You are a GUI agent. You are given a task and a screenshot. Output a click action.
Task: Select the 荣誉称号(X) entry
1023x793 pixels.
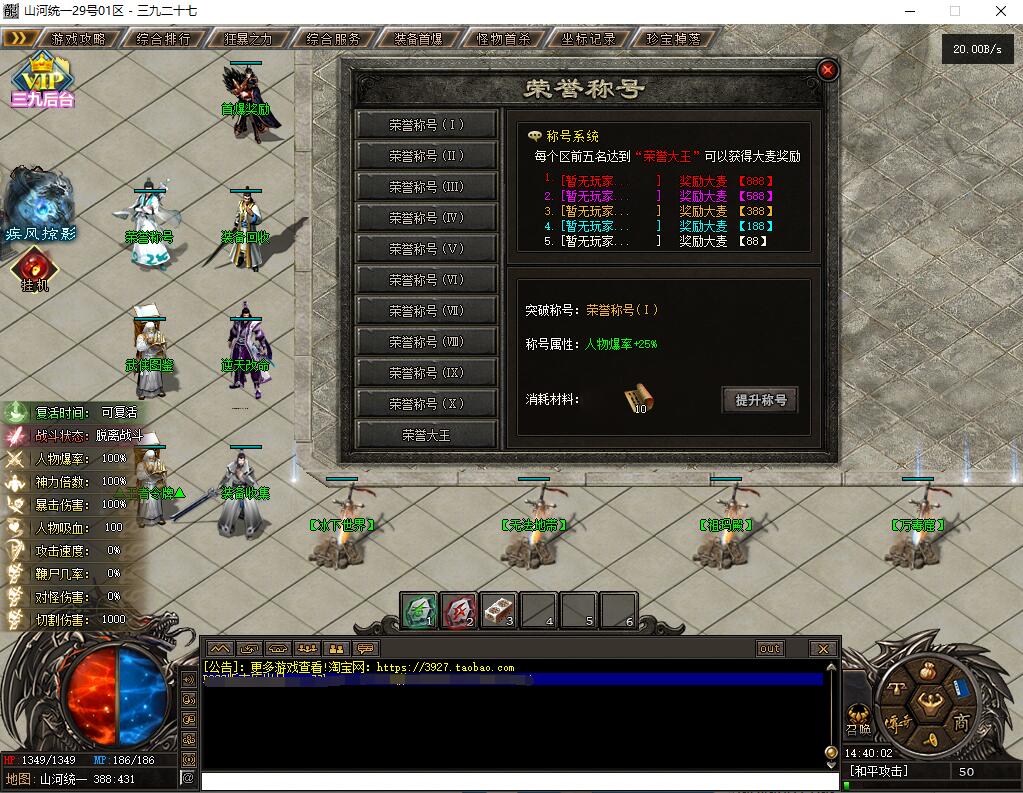click(x=427, y=404)
